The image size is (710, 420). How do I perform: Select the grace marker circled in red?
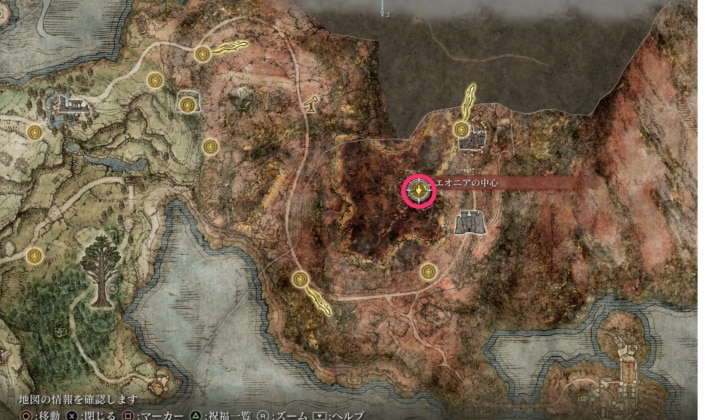coord(419,190)
